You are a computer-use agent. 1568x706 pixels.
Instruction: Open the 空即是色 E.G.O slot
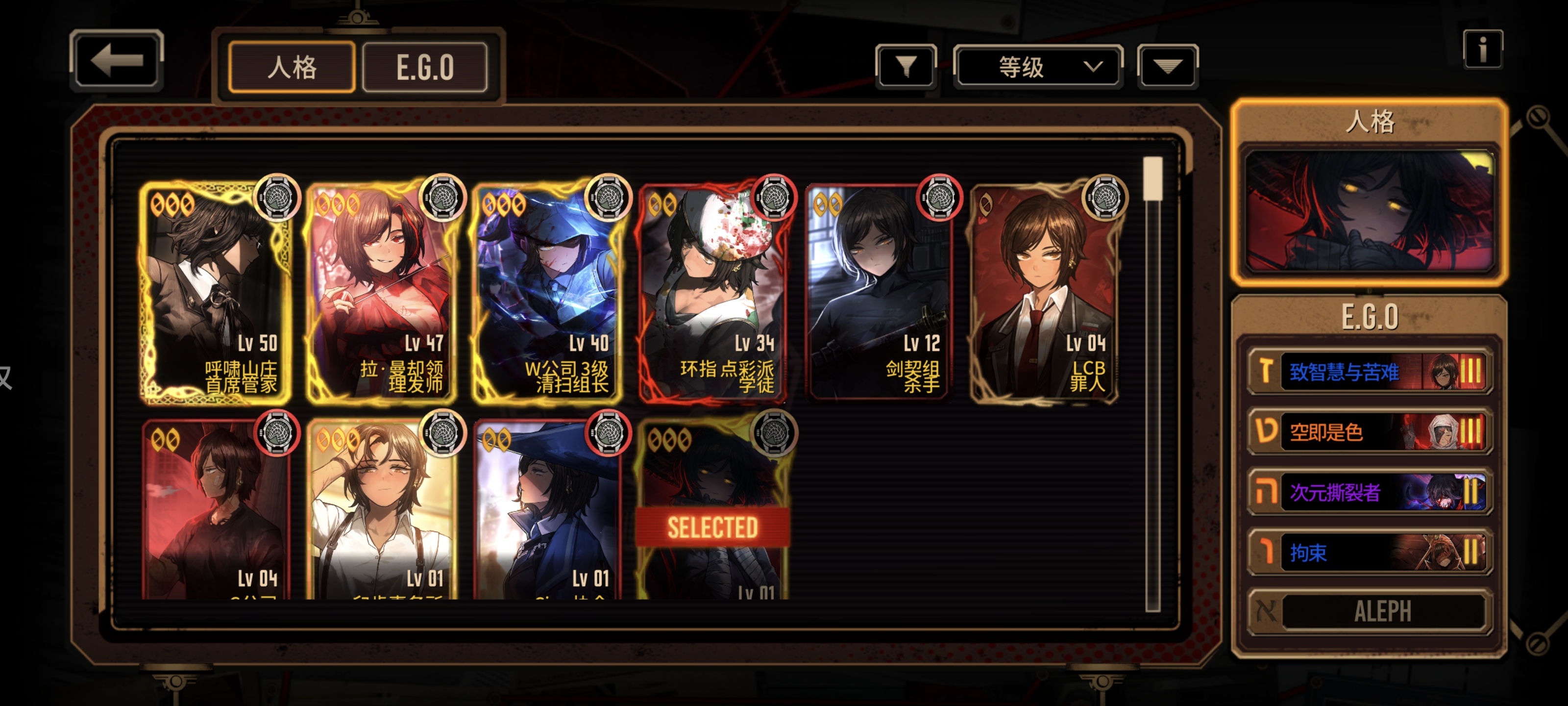click(x=1370, y=431)
